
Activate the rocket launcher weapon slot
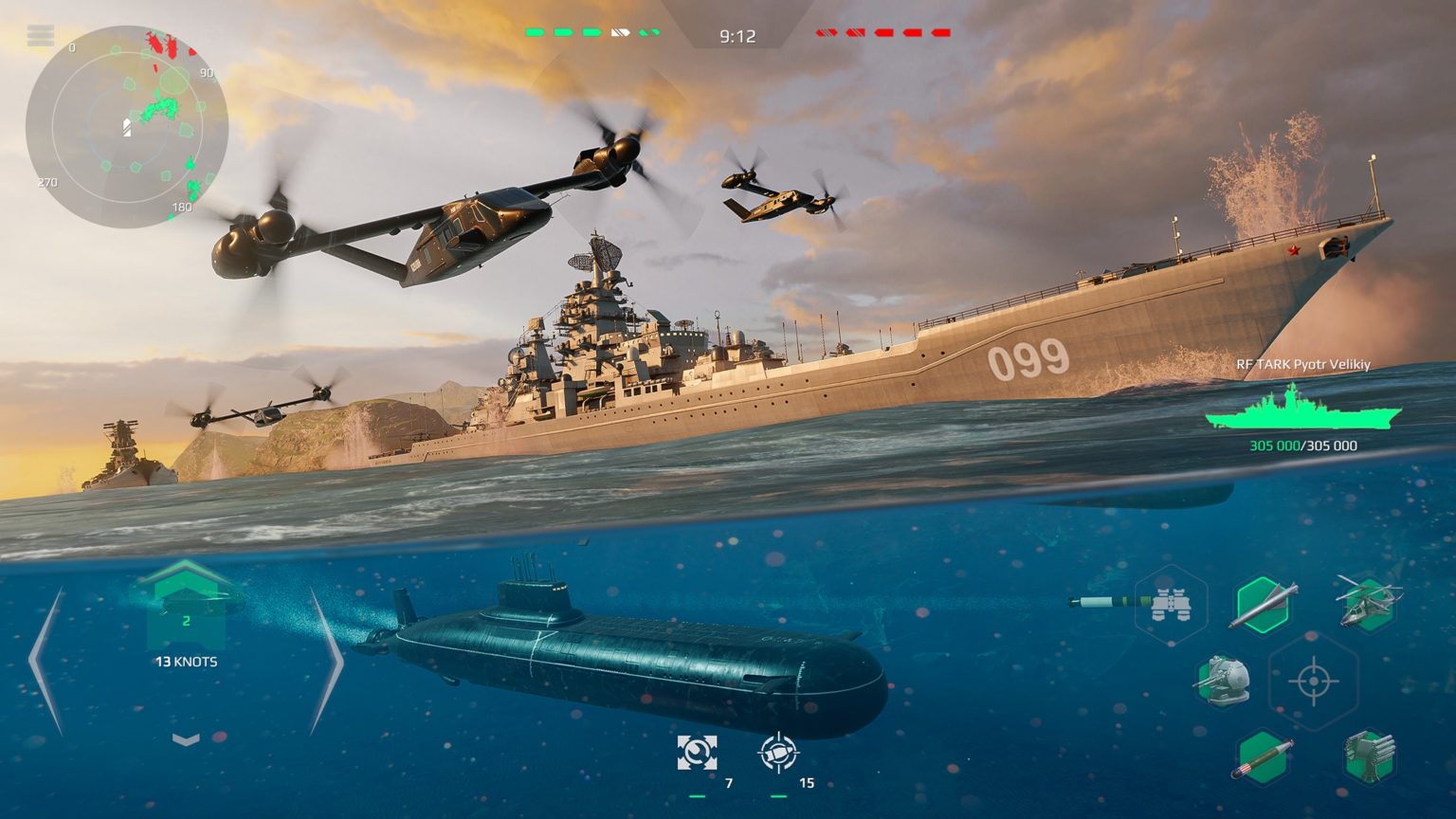(x=1370, y=757)
